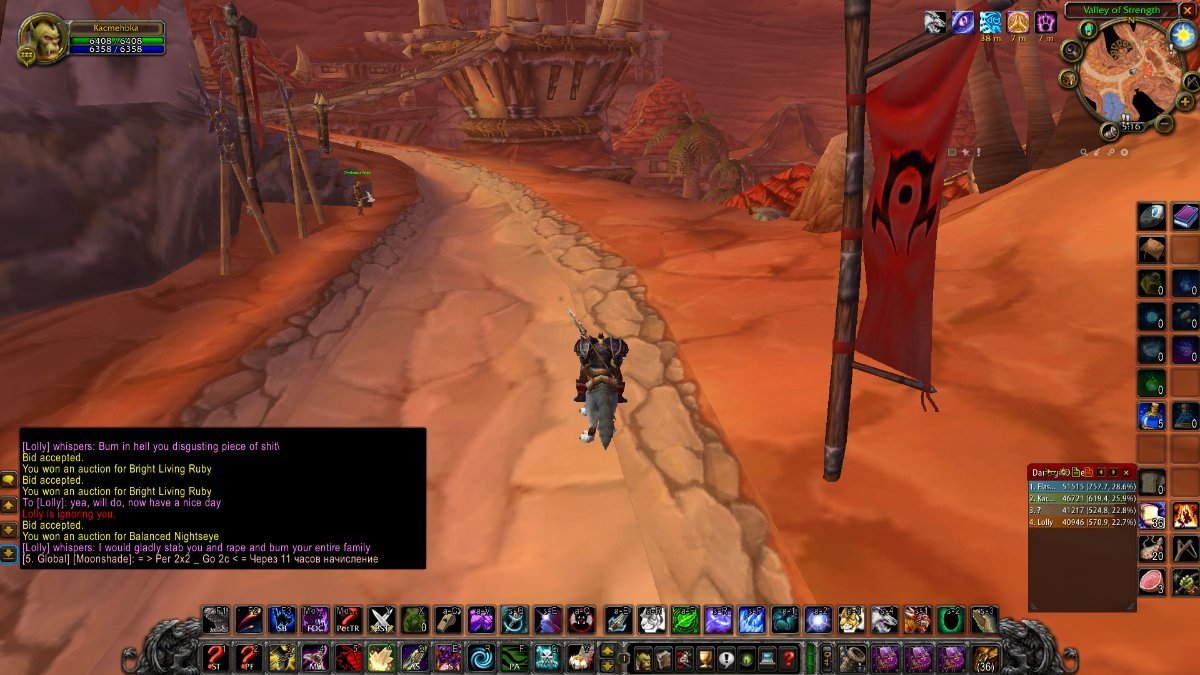Open the red question mark help button
Viewport: 1200px width, 675px height.
(x=789, y=658)
